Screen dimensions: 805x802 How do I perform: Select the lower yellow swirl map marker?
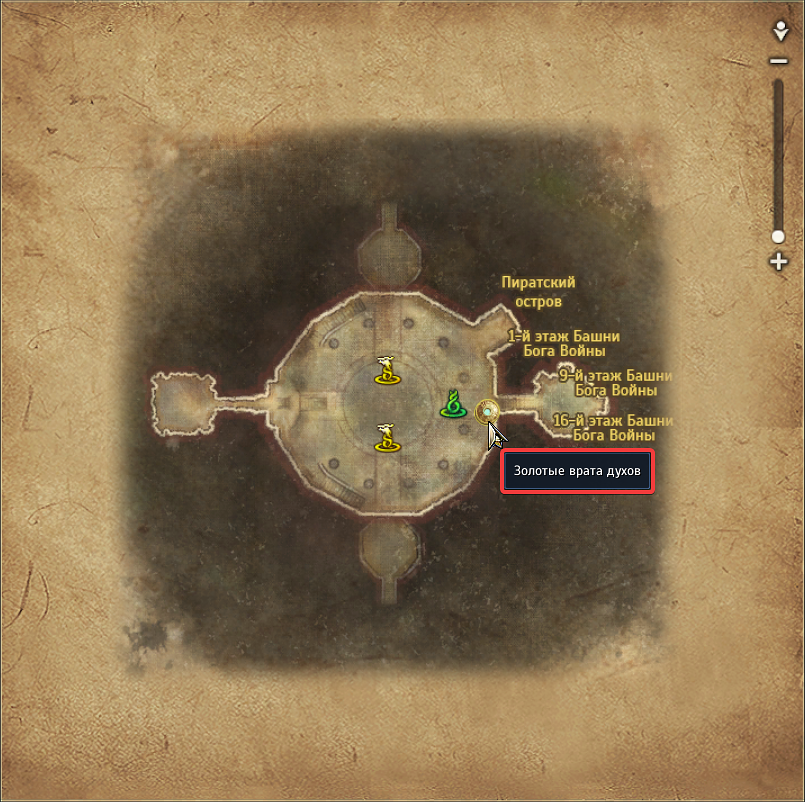point(387,437)
